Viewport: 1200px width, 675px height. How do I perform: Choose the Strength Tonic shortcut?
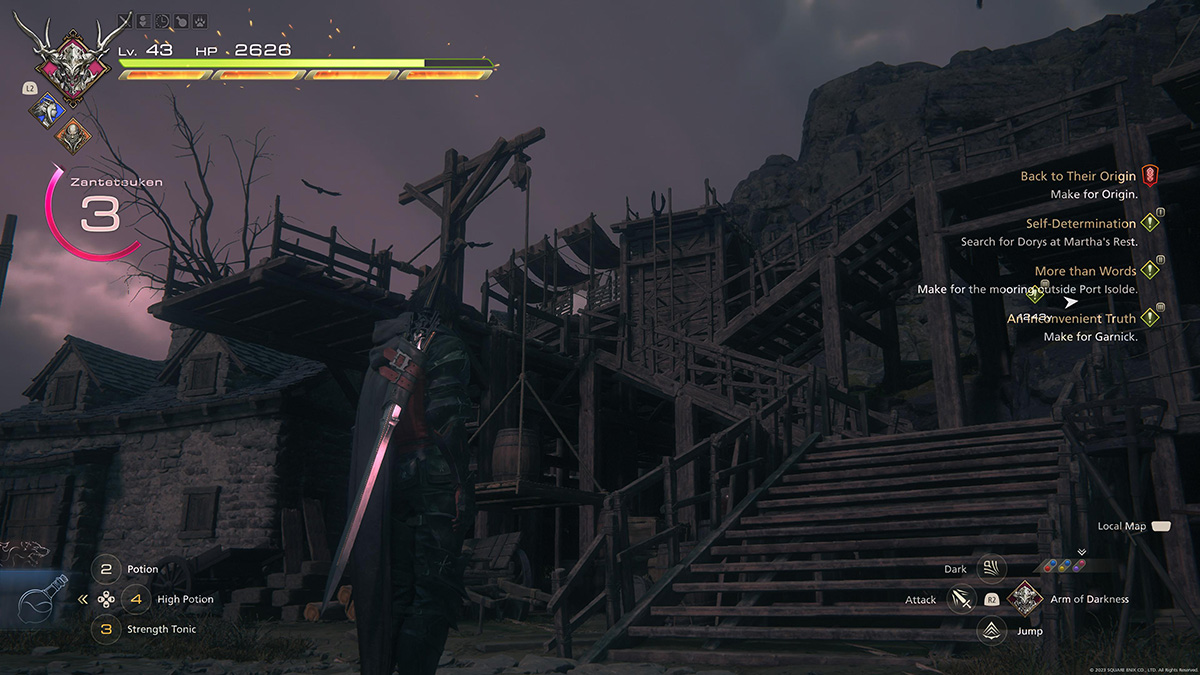pyautogui.click(x=107, y=630)
